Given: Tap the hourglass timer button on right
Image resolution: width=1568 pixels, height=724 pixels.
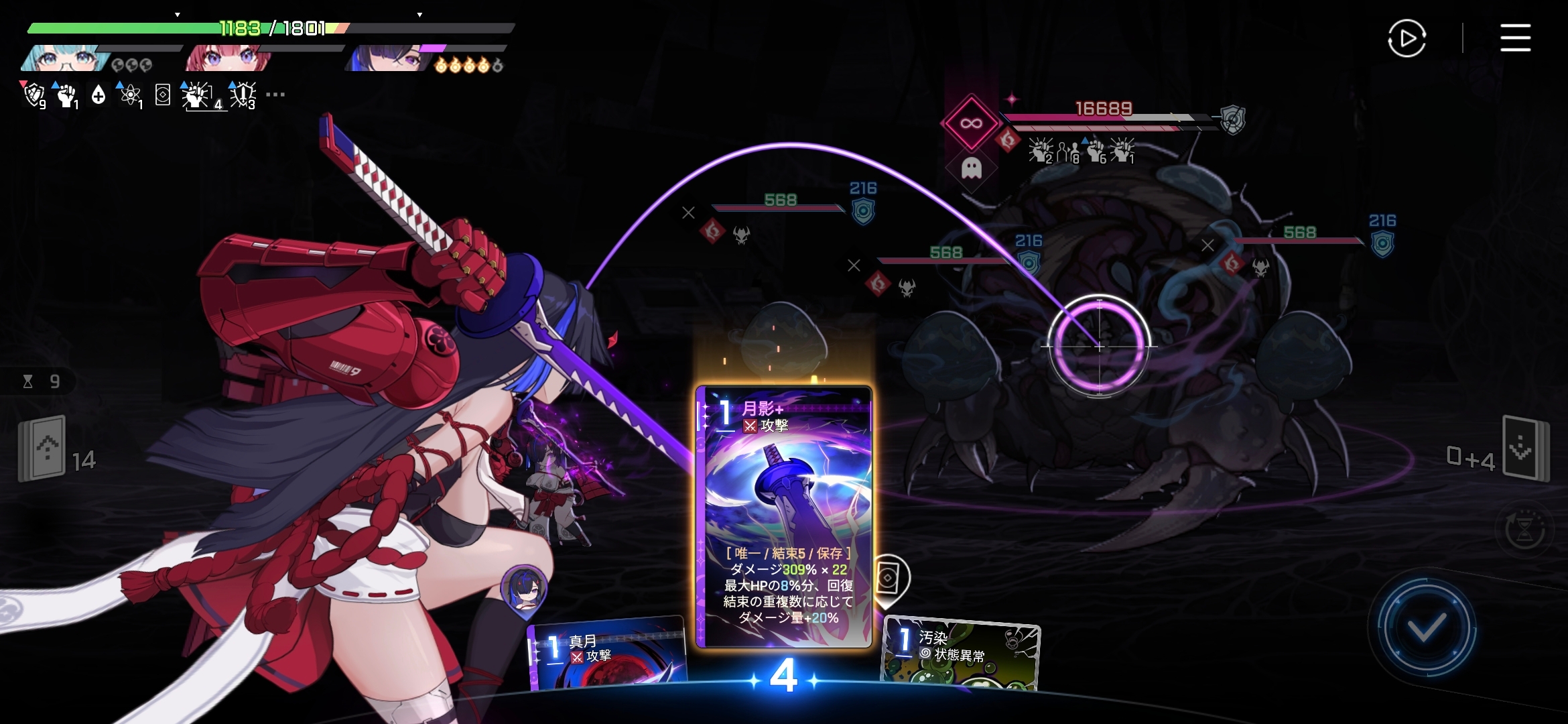Looking at the screenshot, I should (x=1524, y=530).
